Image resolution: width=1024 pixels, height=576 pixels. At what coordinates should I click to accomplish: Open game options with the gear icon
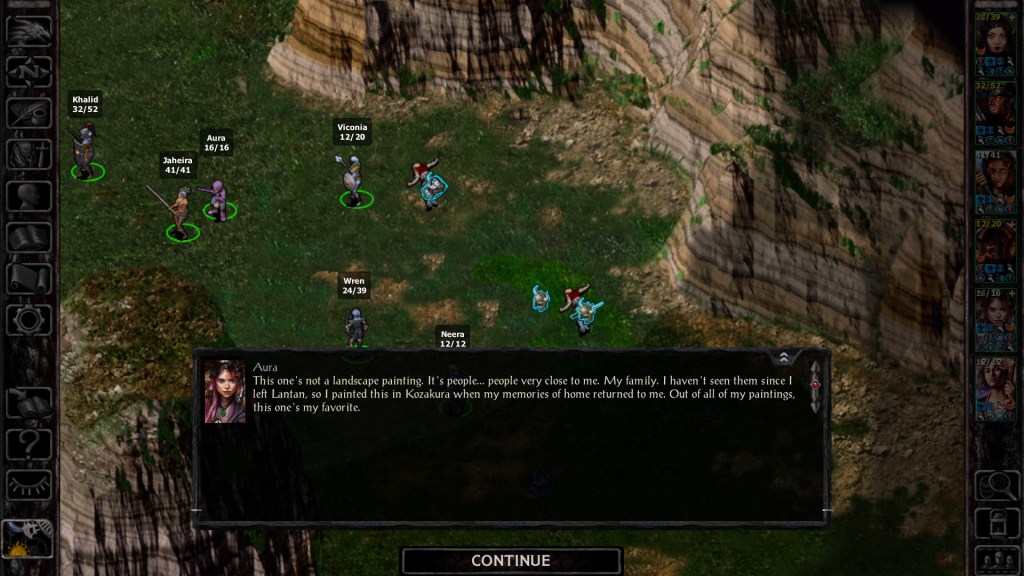tap(29, 320)
